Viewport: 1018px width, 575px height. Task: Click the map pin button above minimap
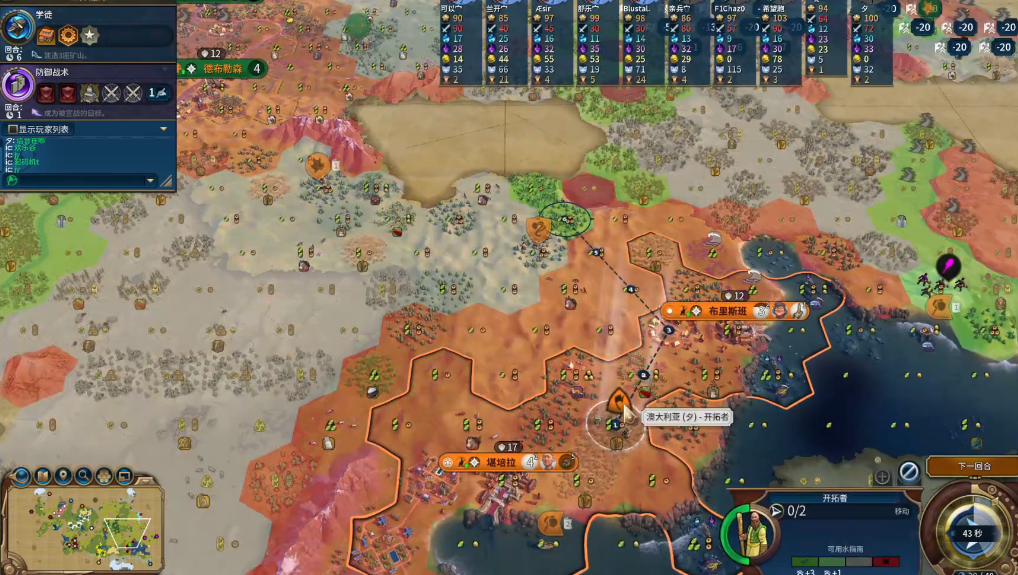(x=64, y=476)
